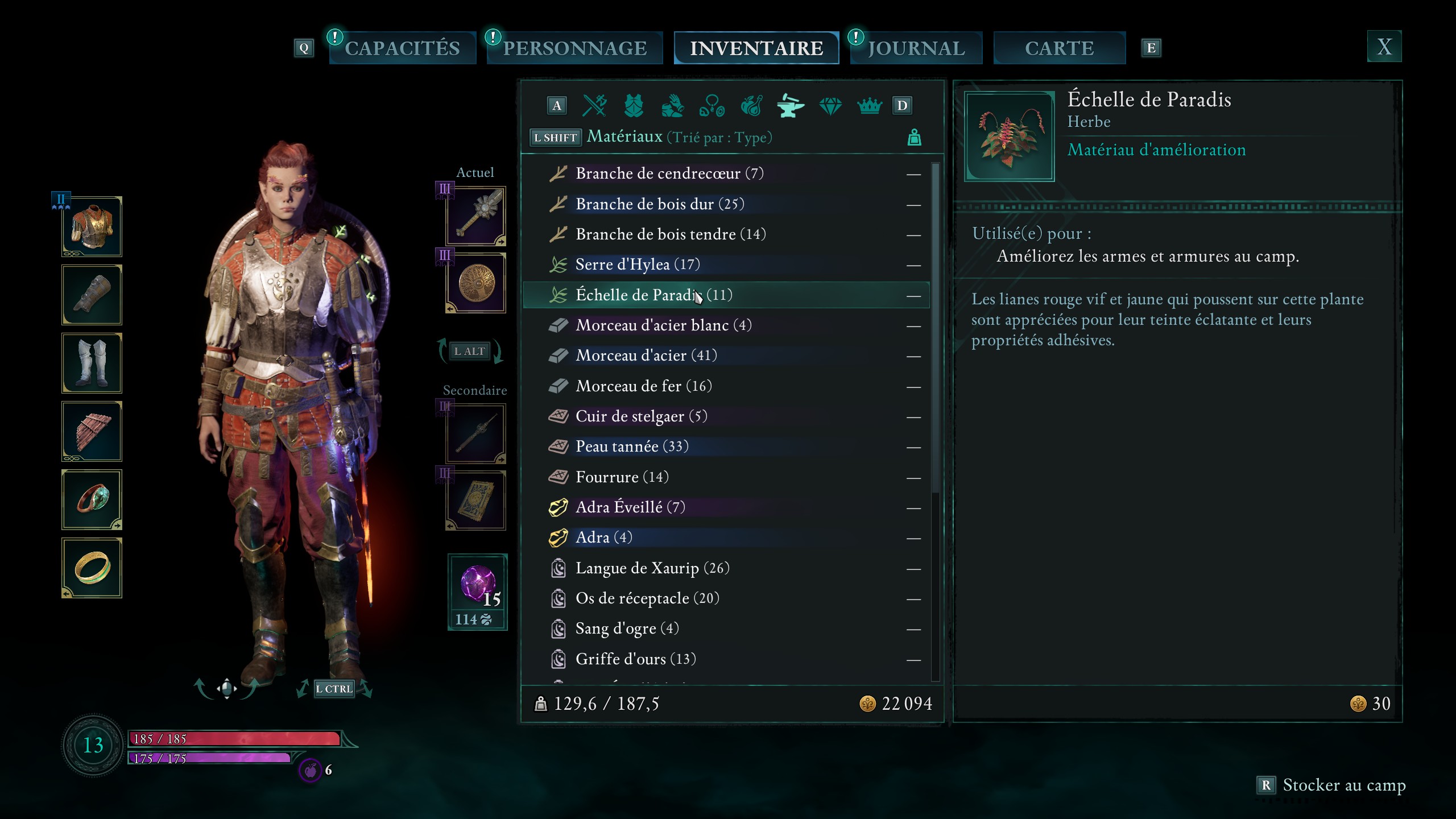Choose the gem category filter
This screenshot has height=819, width=1456.
tap(830, 106)
